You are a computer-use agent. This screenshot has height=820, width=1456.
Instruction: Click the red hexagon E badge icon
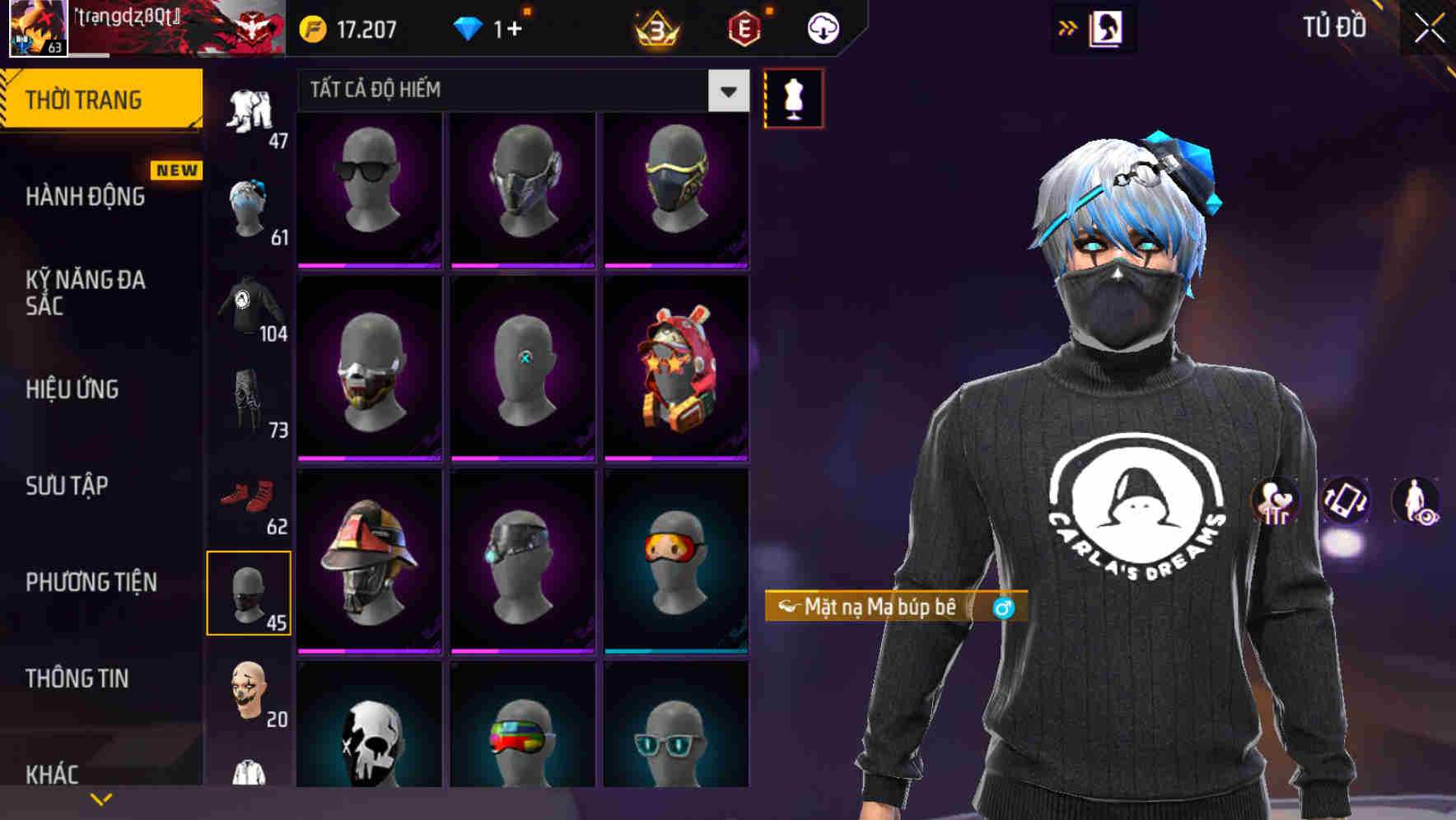(x=745, y=27)
